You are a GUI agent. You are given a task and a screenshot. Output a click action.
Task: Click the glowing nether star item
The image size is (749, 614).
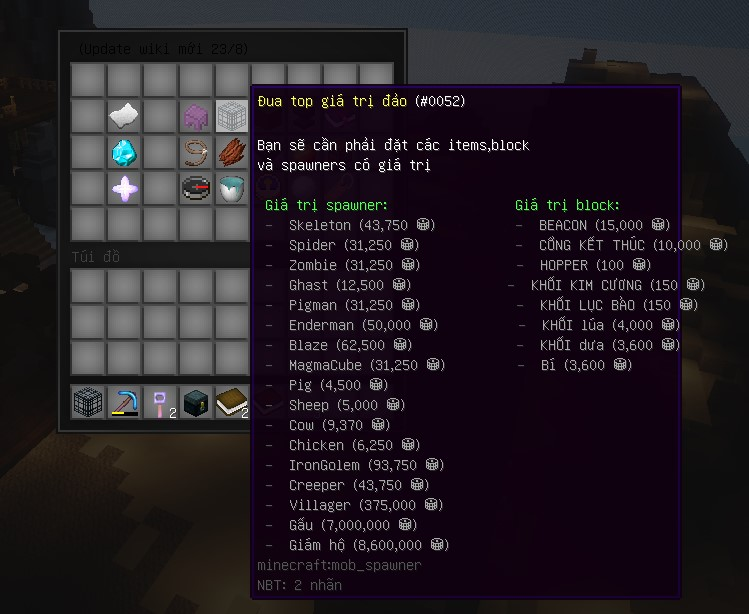click(x=124, y=188)
